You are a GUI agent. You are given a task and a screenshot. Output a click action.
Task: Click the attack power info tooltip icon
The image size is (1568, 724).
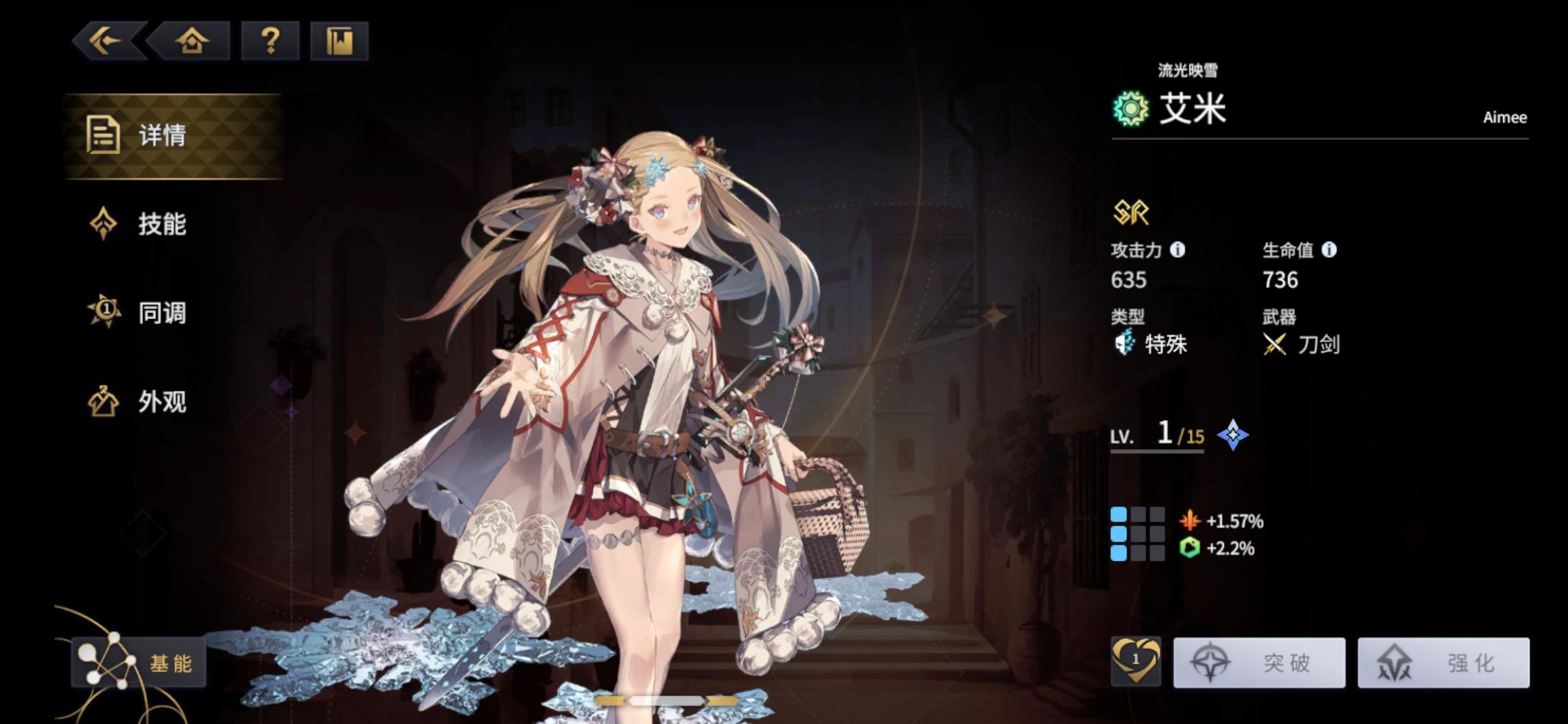[x=1177, y=252]
